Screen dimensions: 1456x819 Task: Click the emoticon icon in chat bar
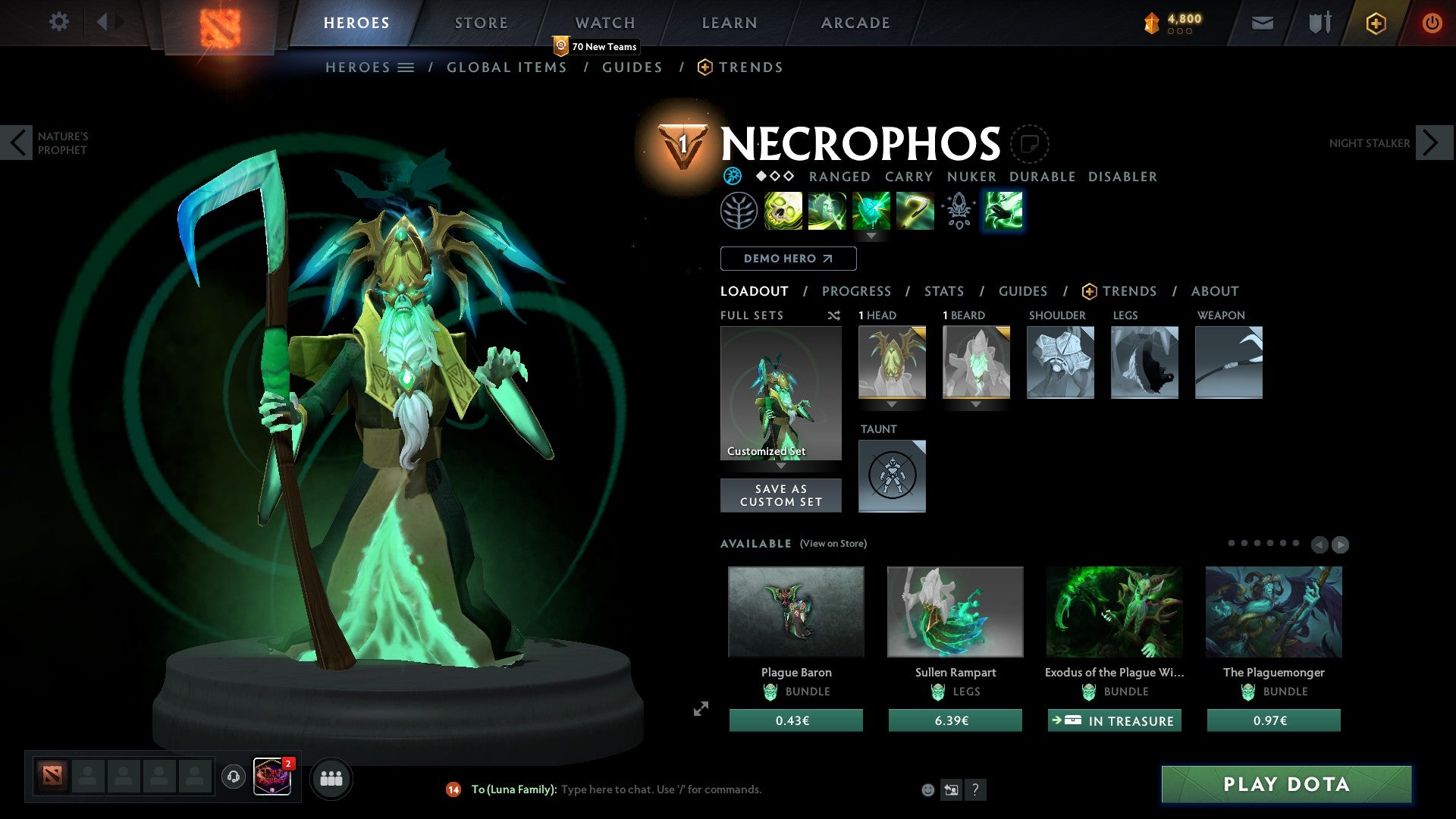[x=927, y=789]
